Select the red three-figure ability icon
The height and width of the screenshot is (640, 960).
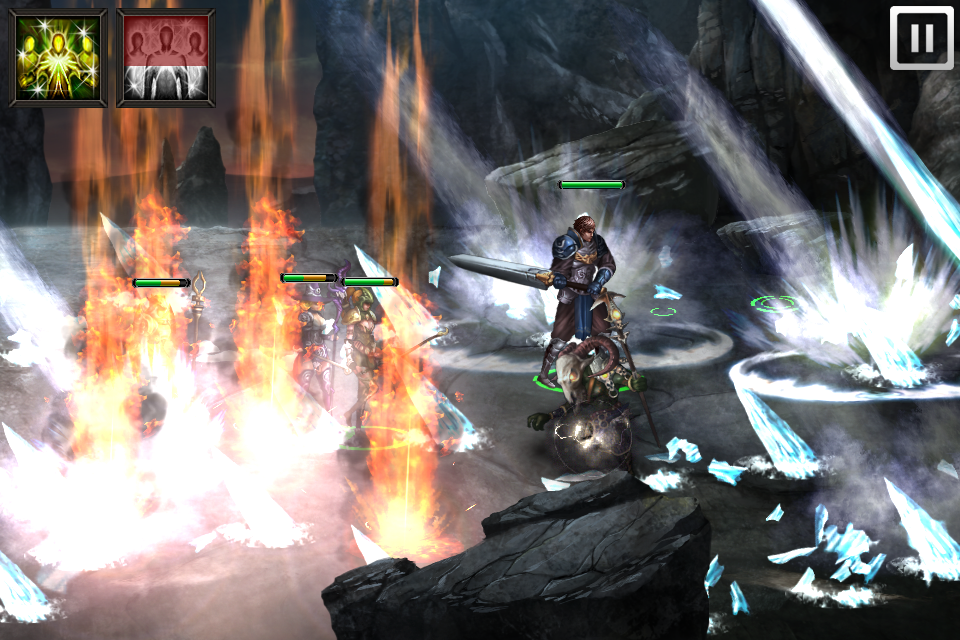(x=166, y=57)
